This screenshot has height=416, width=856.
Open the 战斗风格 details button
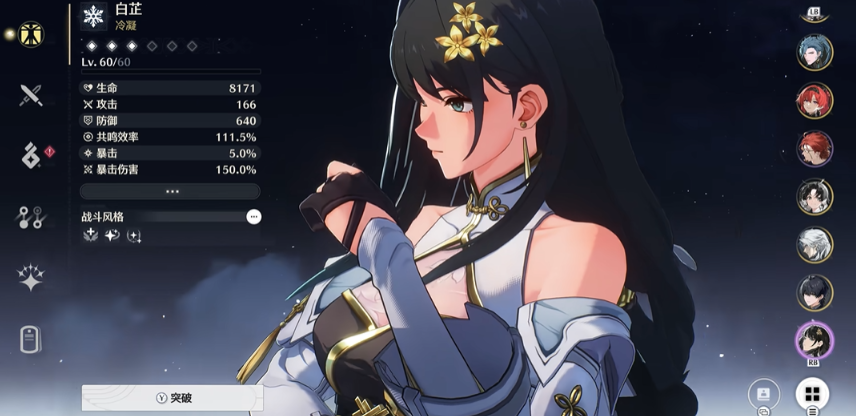254,216
